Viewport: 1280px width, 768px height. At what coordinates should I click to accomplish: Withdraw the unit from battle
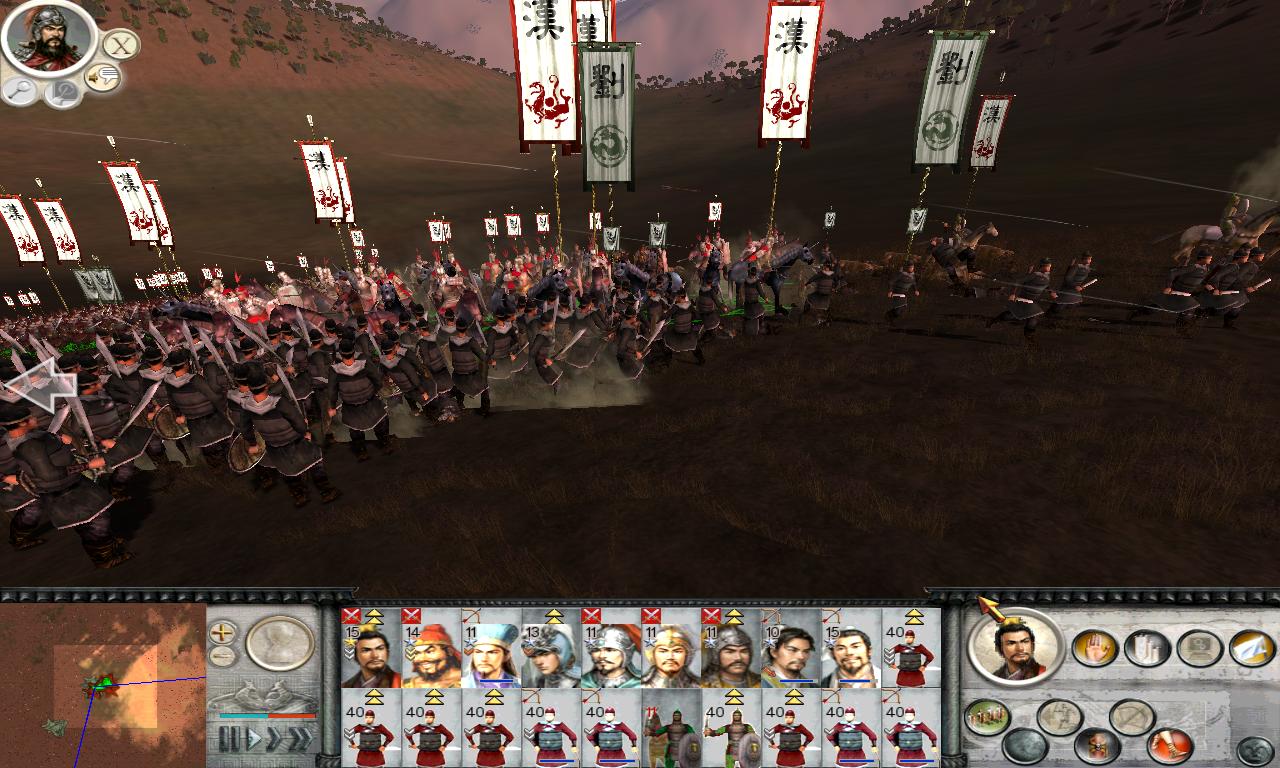point(1250,647)
